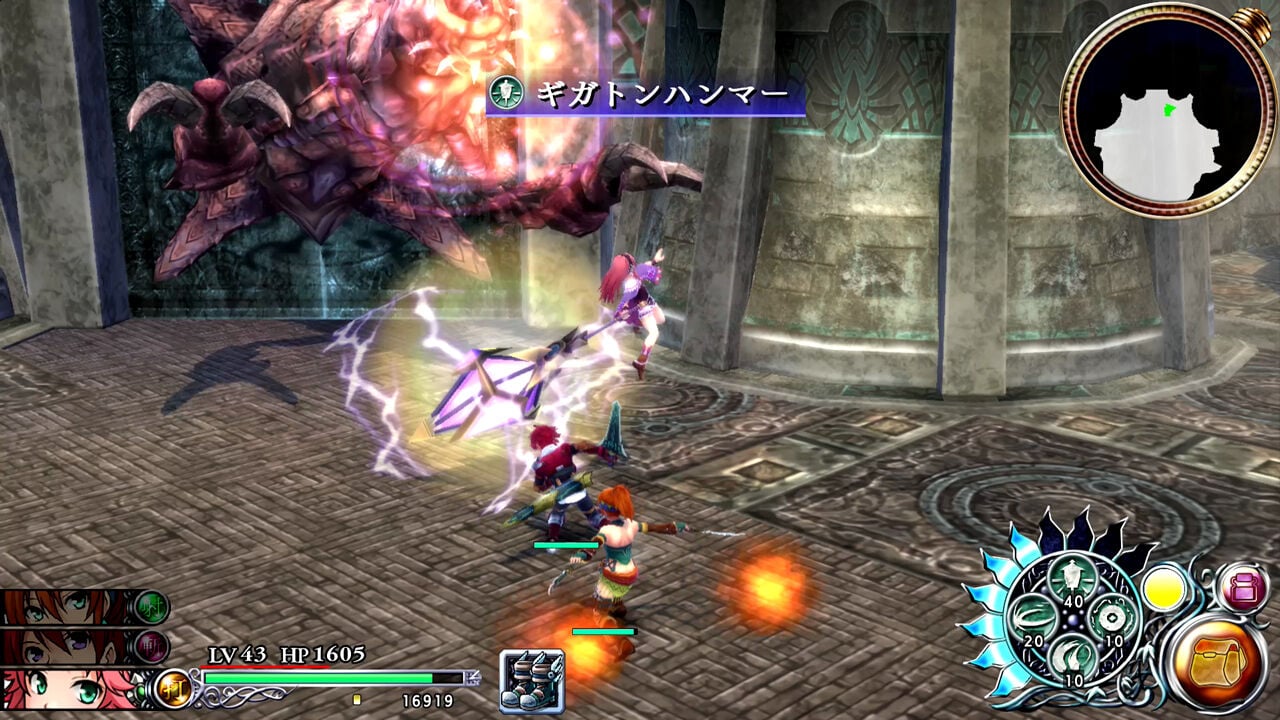Select the coin skill icon marked 10

click(x=1110, y=619)
